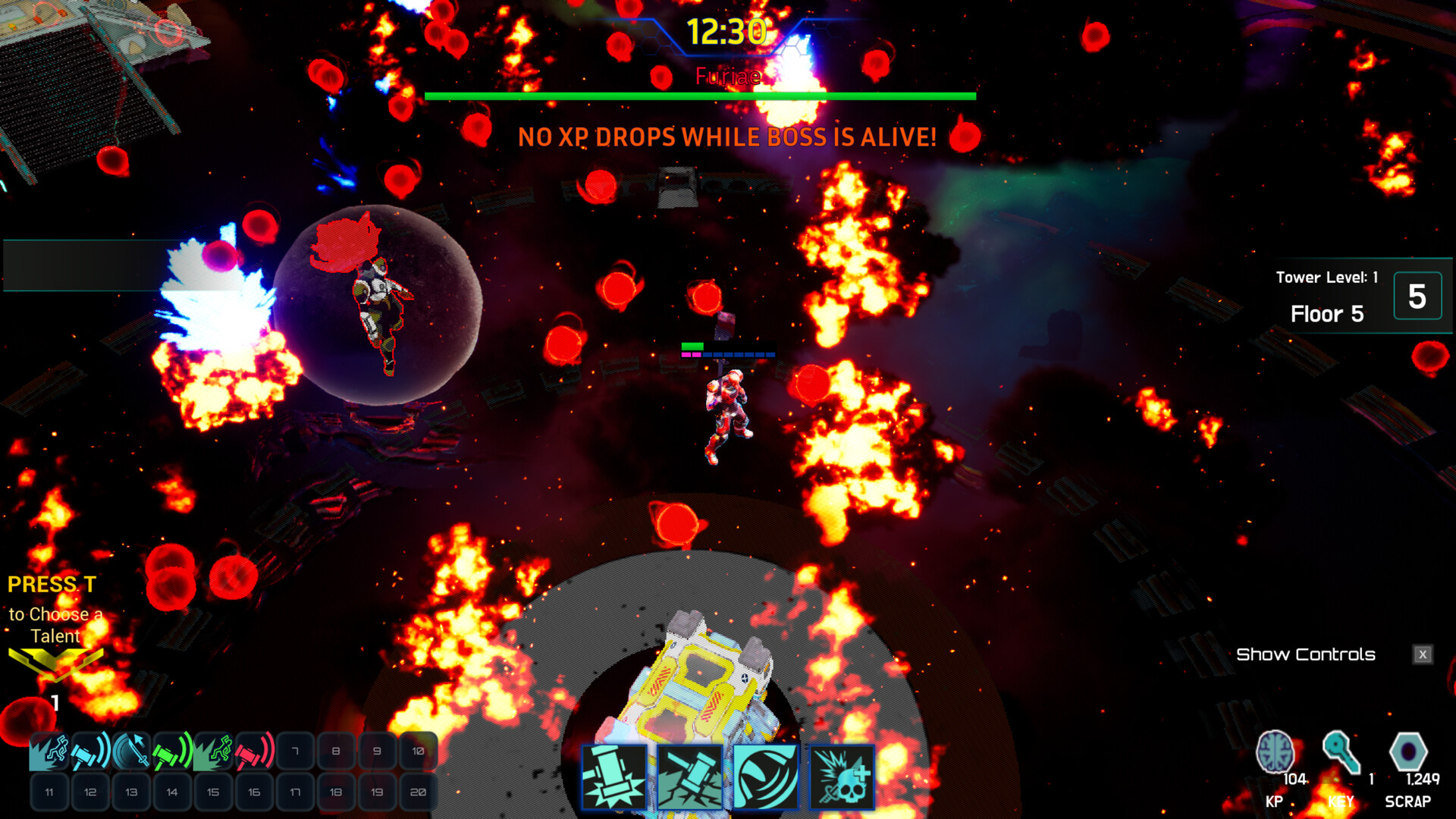The width and height of the screenshot is (1456, 819).
Task: Click the whirling slash ability icon
Action: [766, 778]
